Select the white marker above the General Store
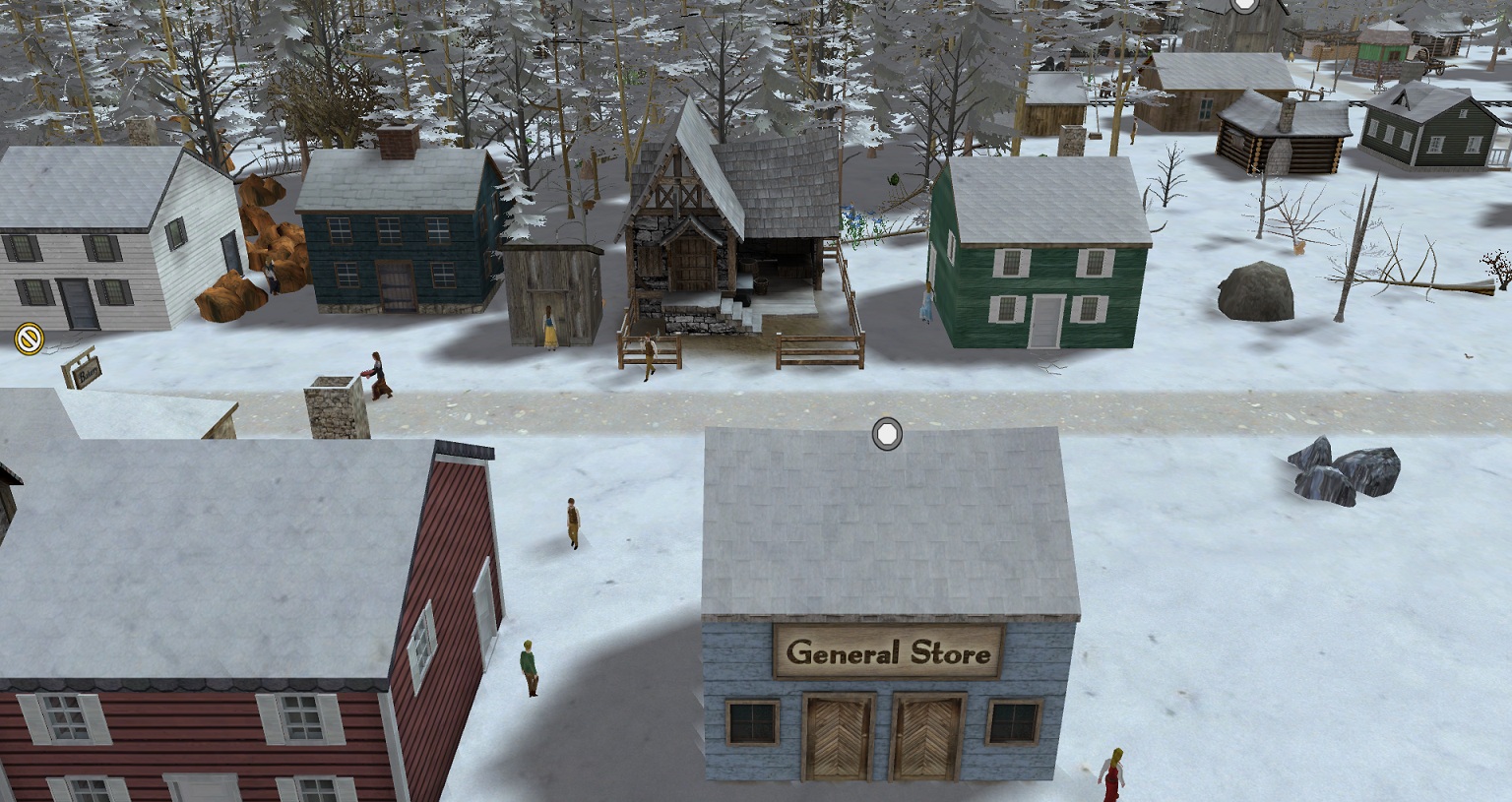This screenshot has width=1512, height=802. (887, 434)
